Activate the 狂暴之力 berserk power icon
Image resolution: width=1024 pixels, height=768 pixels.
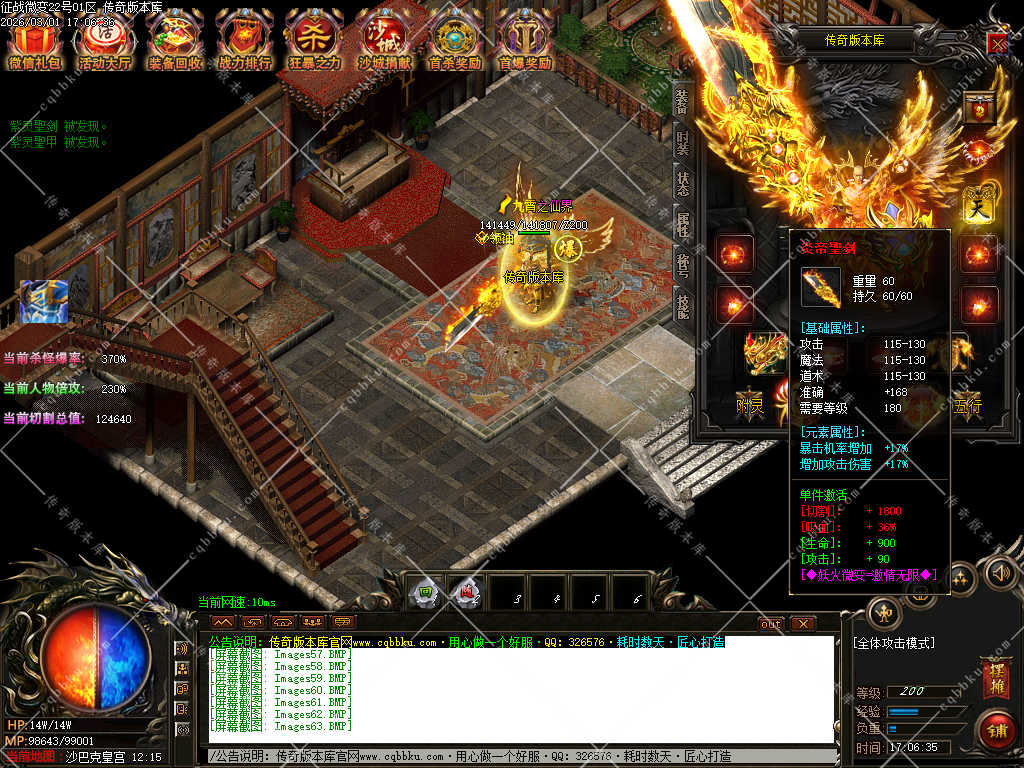click(314, 41)
